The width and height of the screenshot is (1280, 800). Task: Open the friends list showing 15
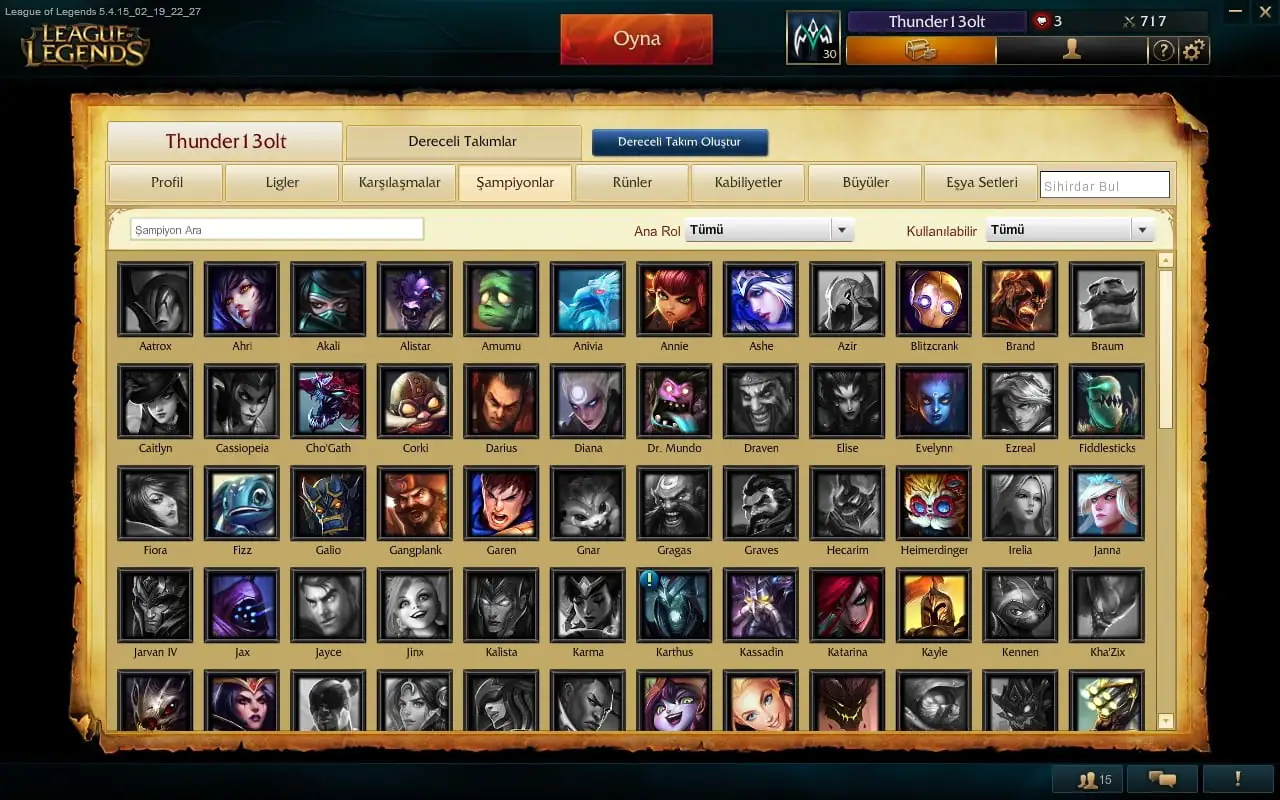coord(1088,779)
